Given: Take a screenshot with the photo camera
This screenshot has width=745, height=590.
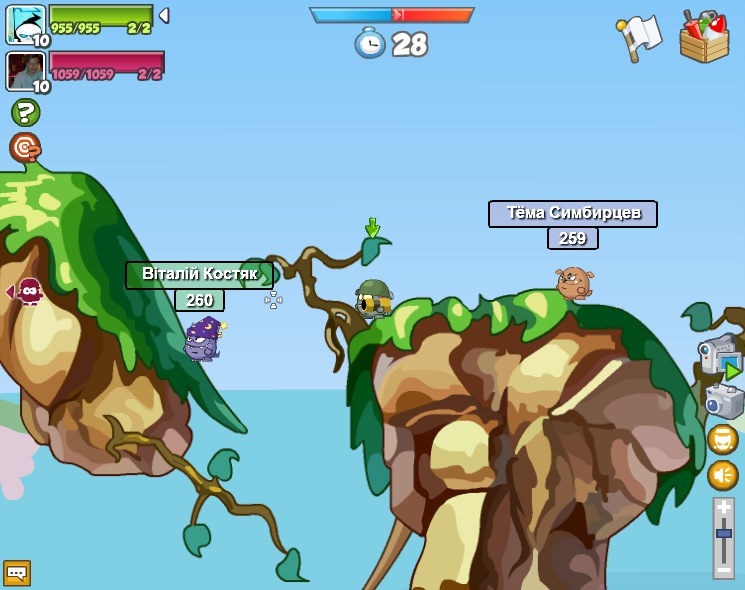Looking at the screenshot, I should [724, 402].
